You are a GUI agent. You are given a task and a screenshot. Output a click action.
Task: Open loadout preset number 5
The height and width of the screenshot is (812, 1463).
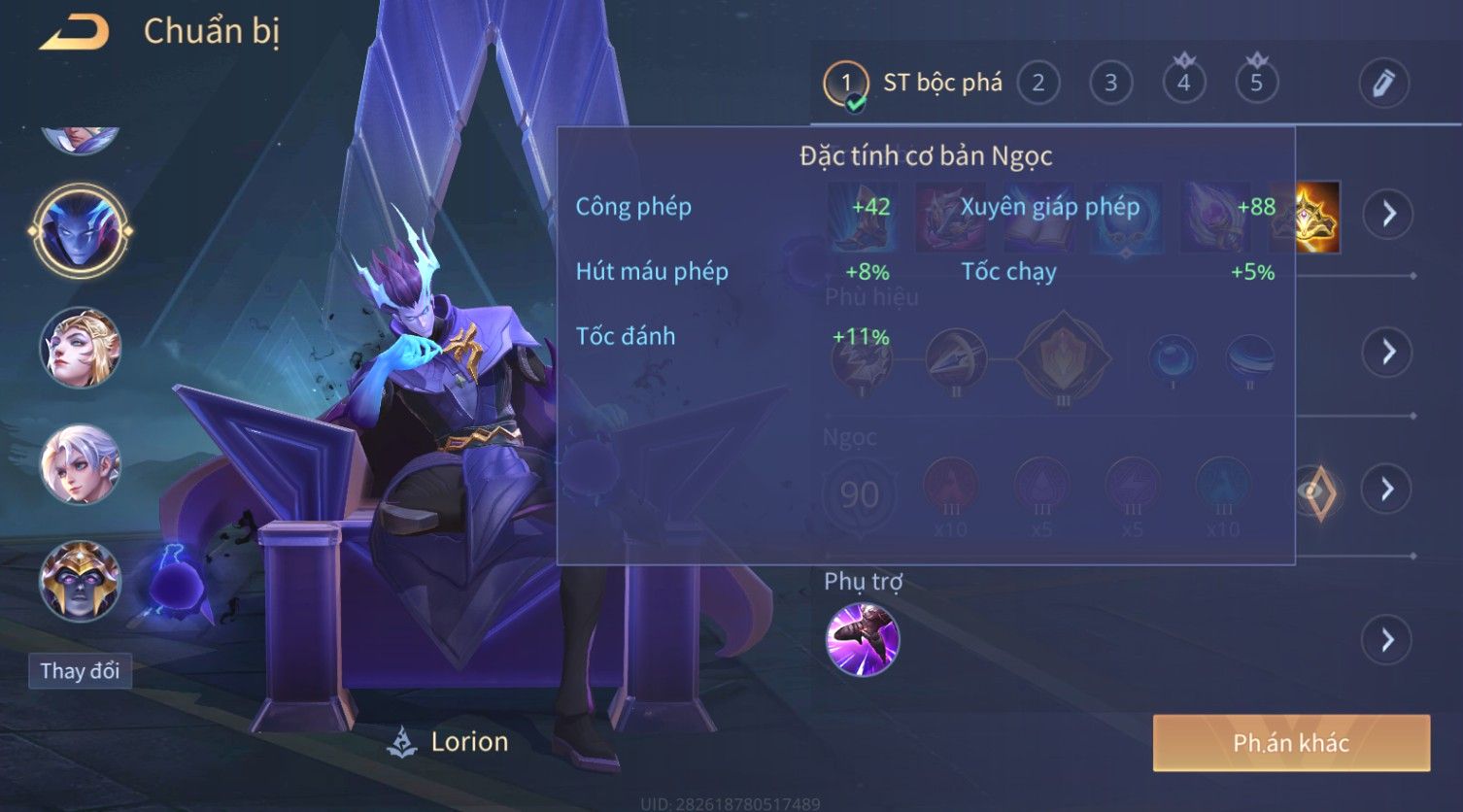[x=1256, y=84]
